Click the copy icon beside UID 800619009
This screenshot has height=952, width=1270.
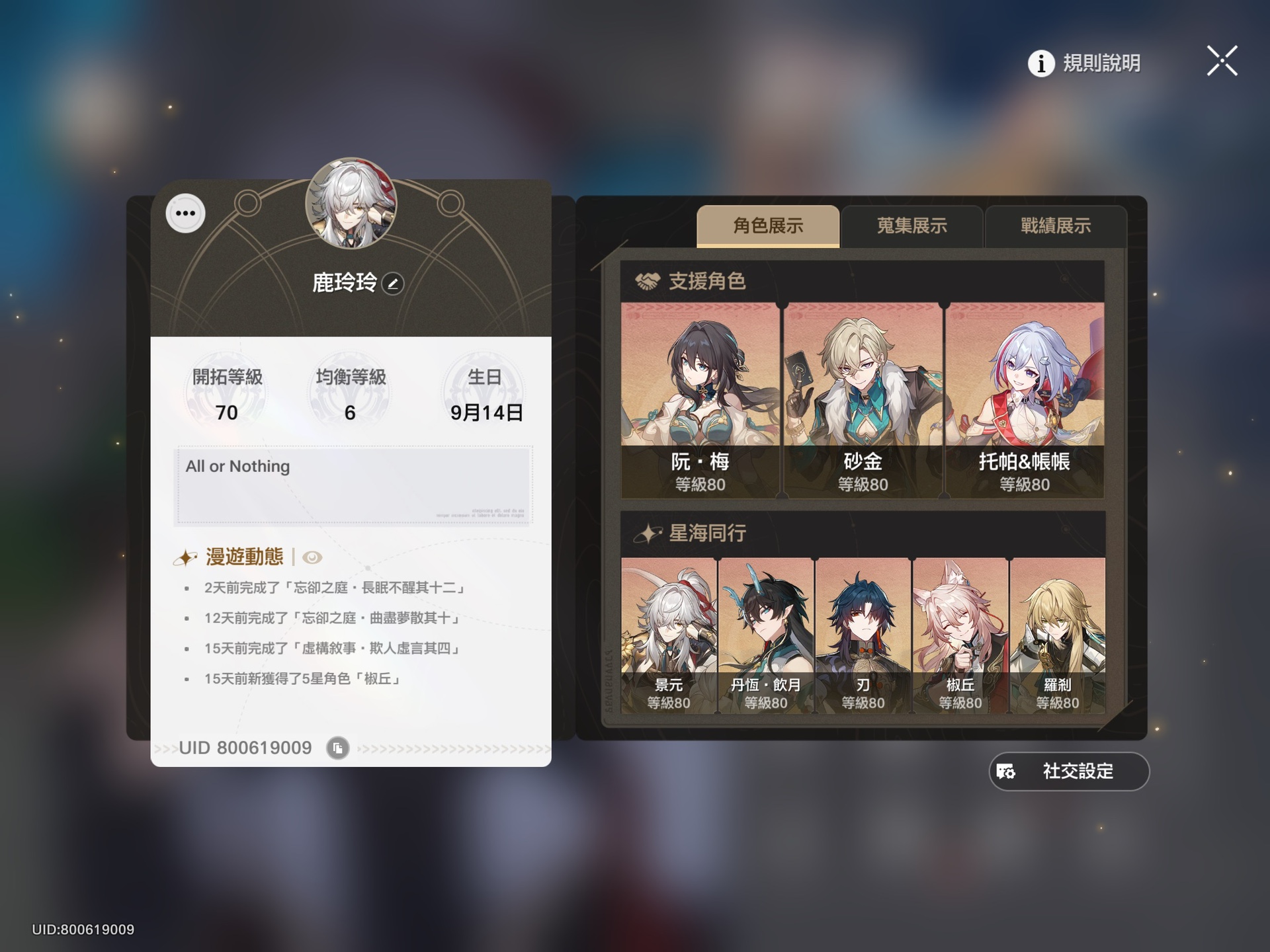pos(337,748)
